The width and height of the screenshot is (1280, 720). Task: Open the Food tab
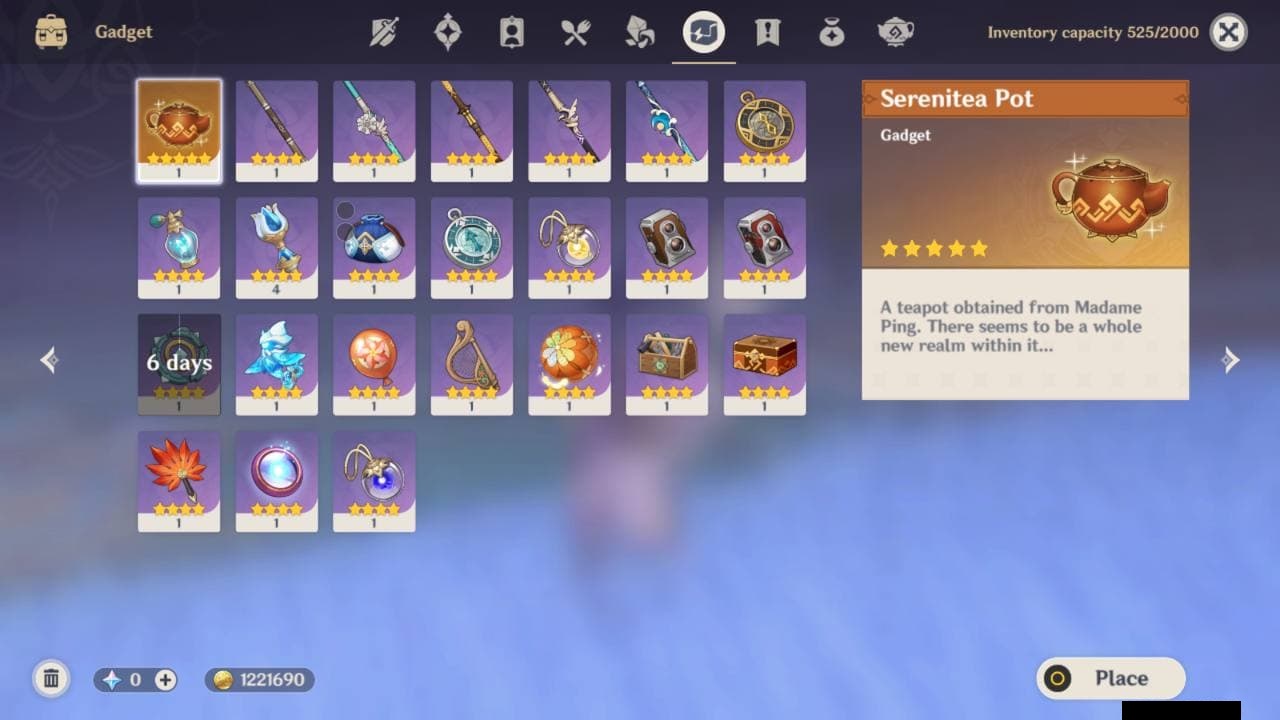click(575, 33)
